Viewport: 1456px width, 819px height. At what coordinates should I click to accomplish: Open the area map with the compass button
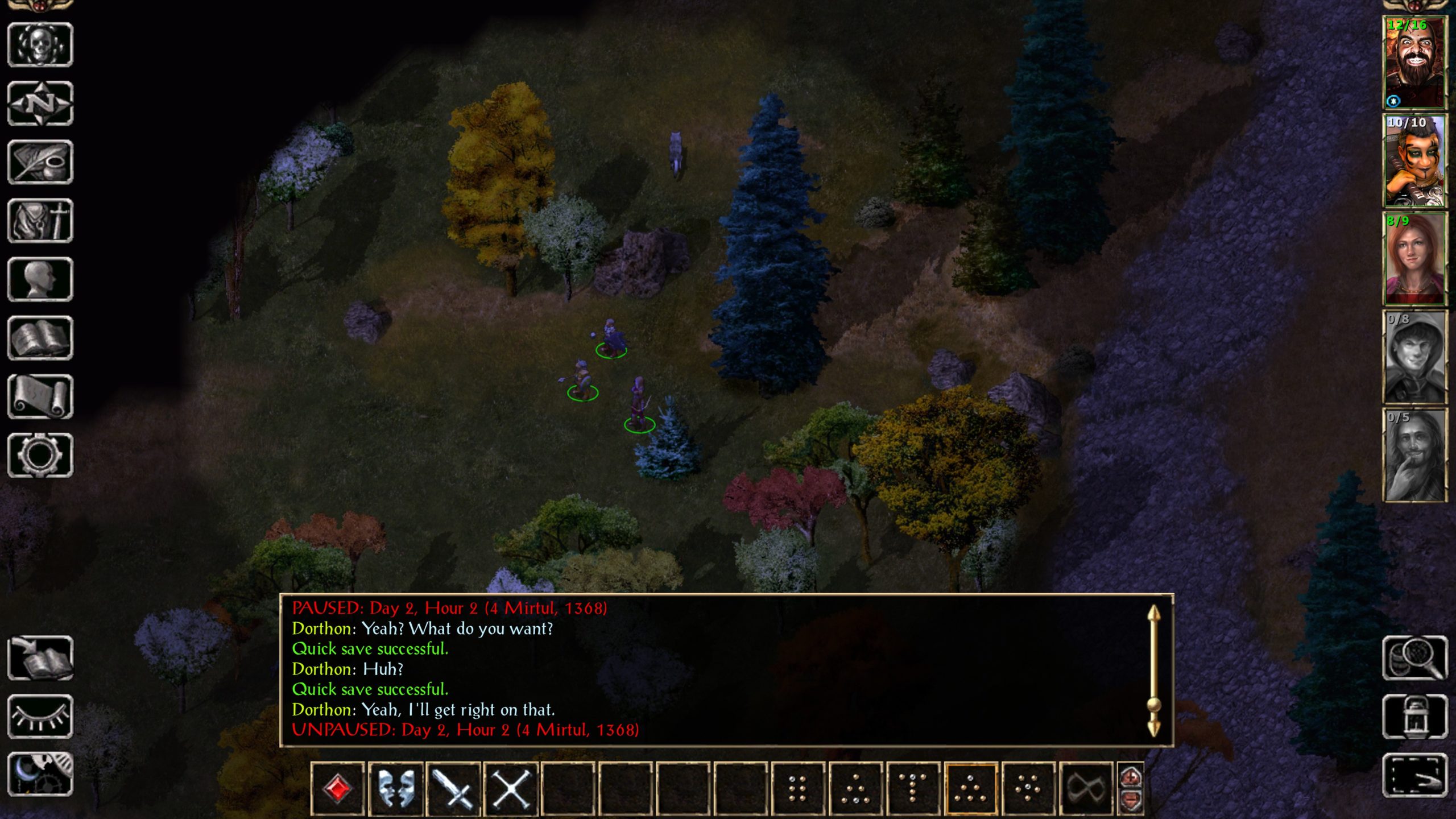click(40, 104)
